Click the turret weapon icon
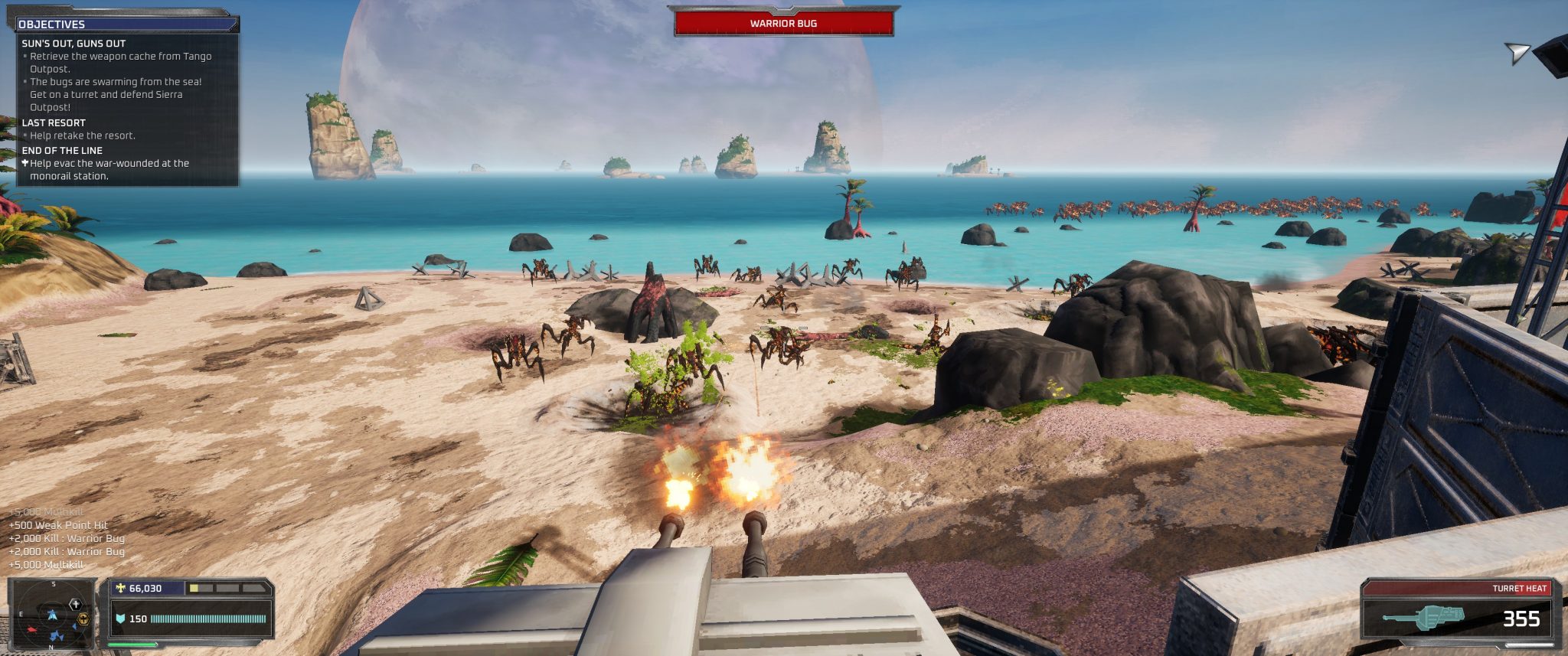The image size is (1568, 656). [1426, 617]
